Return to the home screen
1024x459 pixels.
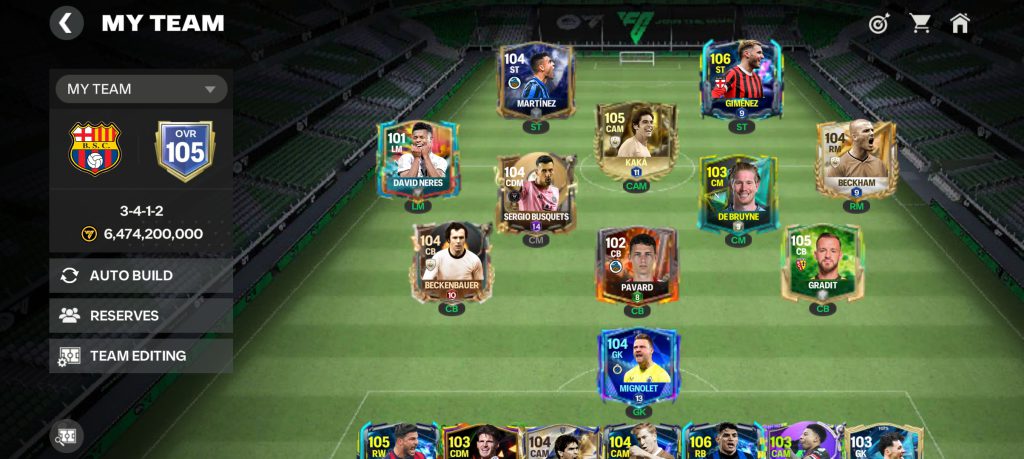[960, 23]
